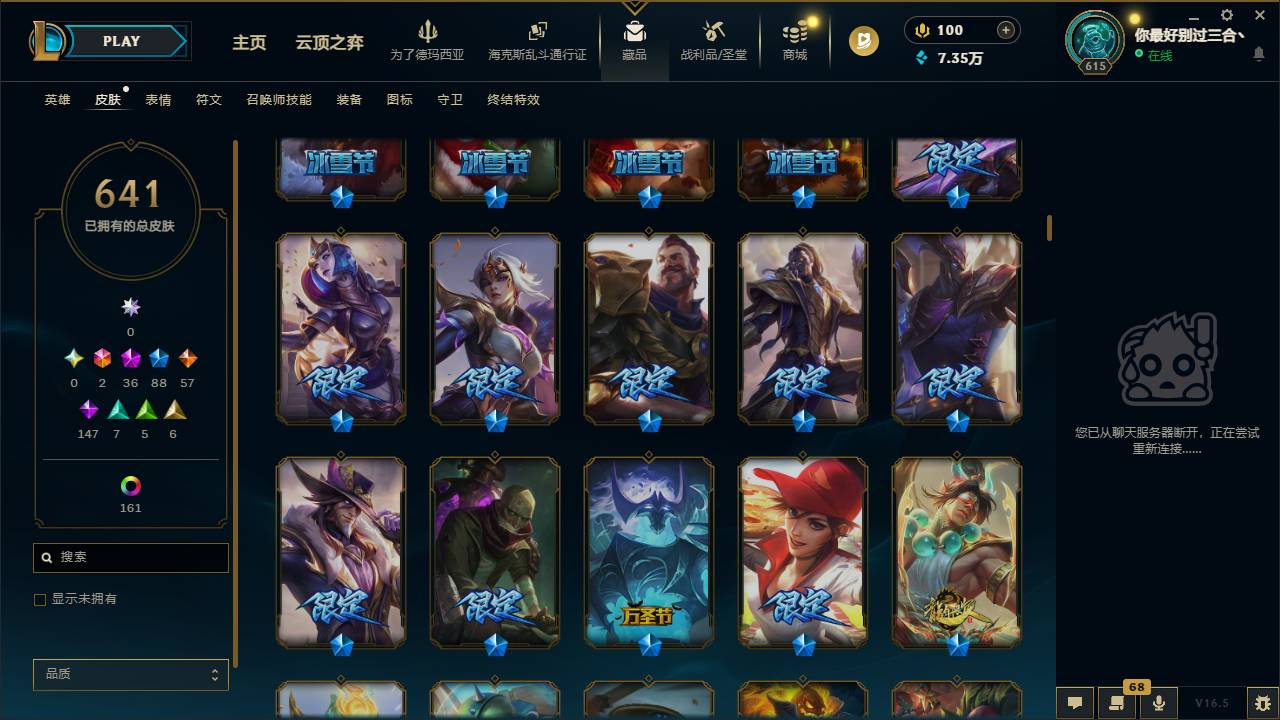Open the chat icon showing 68 notifications
This screenshot has width=1280, height=720.
(1117, 702)
